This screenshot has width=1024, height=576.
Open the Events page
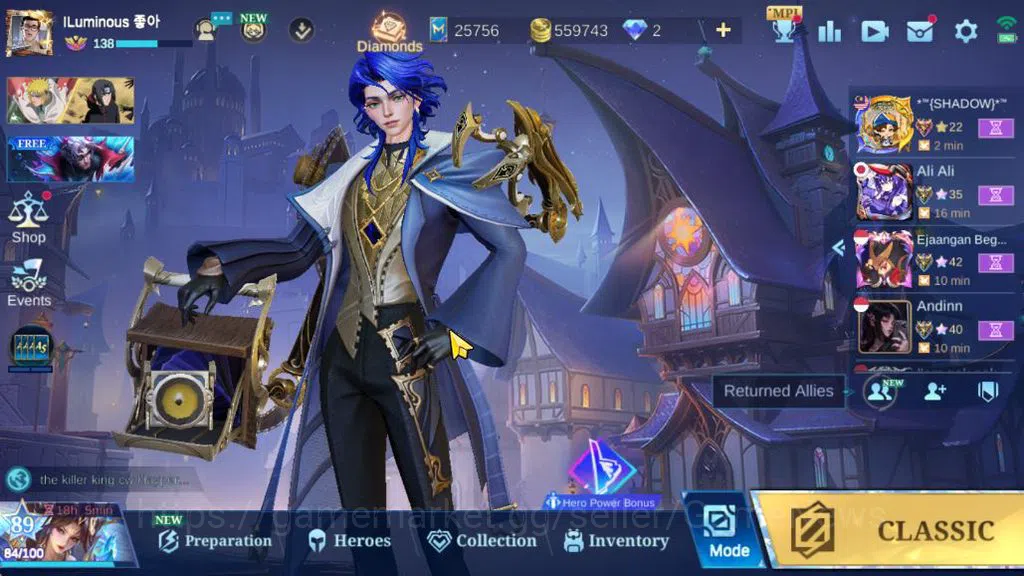click(28, 282)
